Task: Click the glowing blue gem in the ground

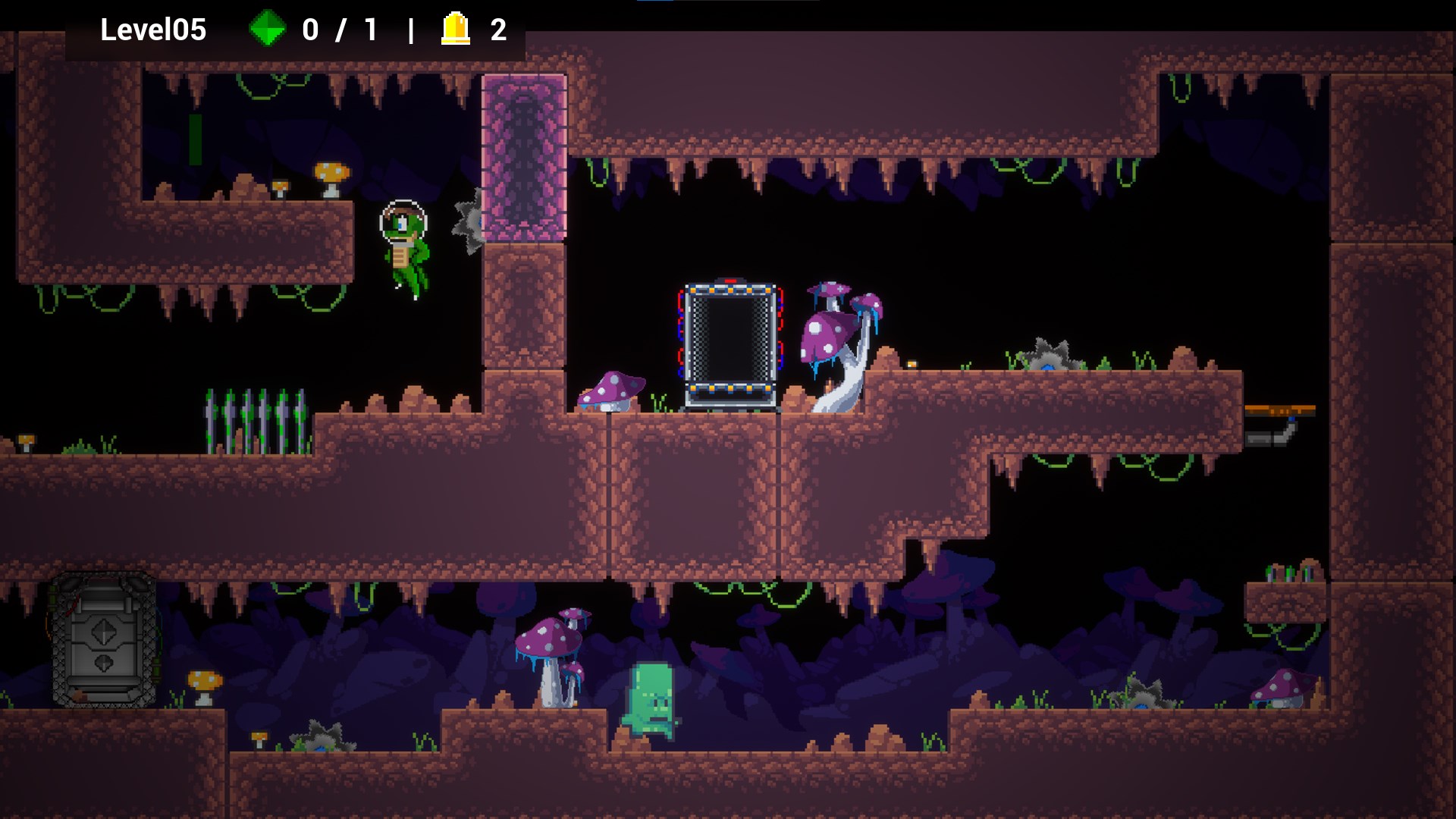Action: point(1047,366)
